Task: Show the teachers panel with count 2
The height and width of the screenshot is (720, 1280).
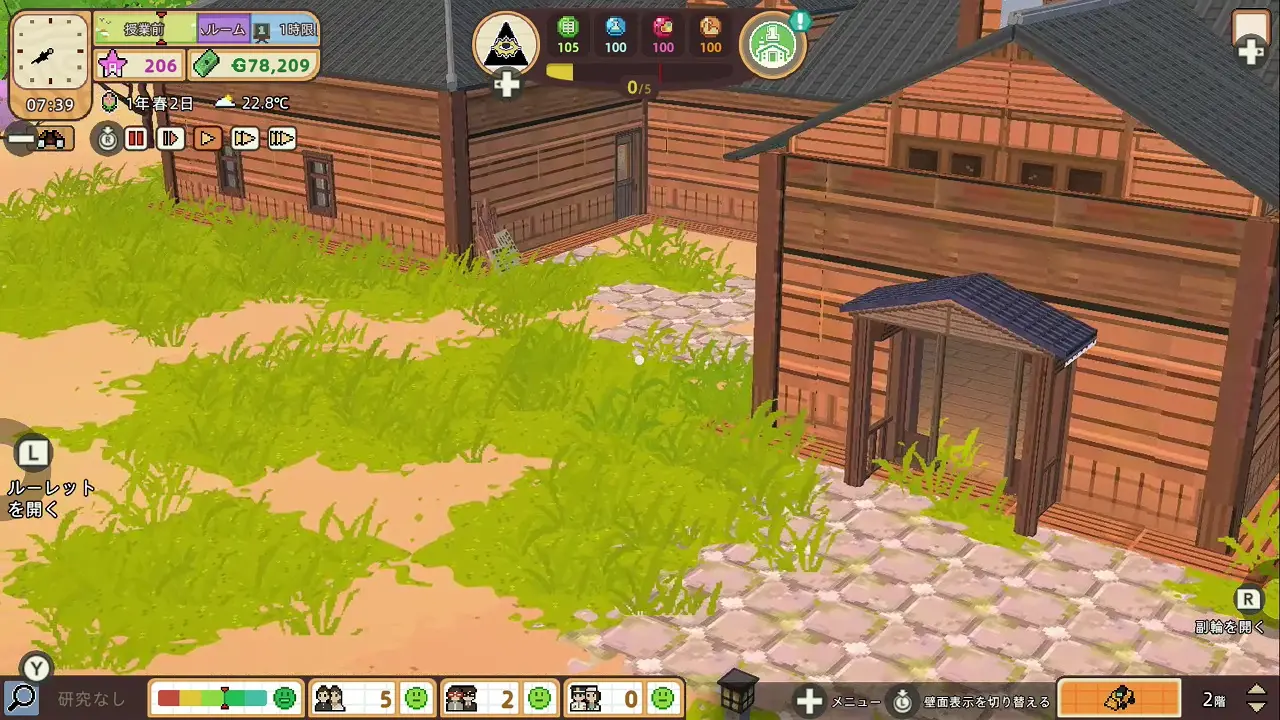Action: pyautogui.click(x=497, y=698)
